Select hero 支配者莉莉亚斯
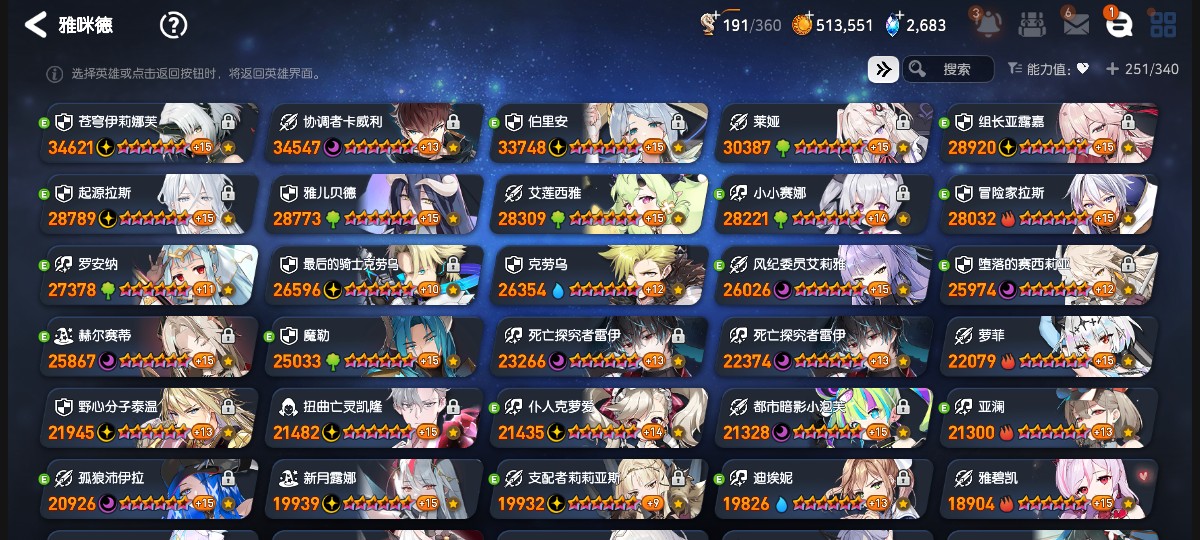1200x540 pixels. coord(600,490)
